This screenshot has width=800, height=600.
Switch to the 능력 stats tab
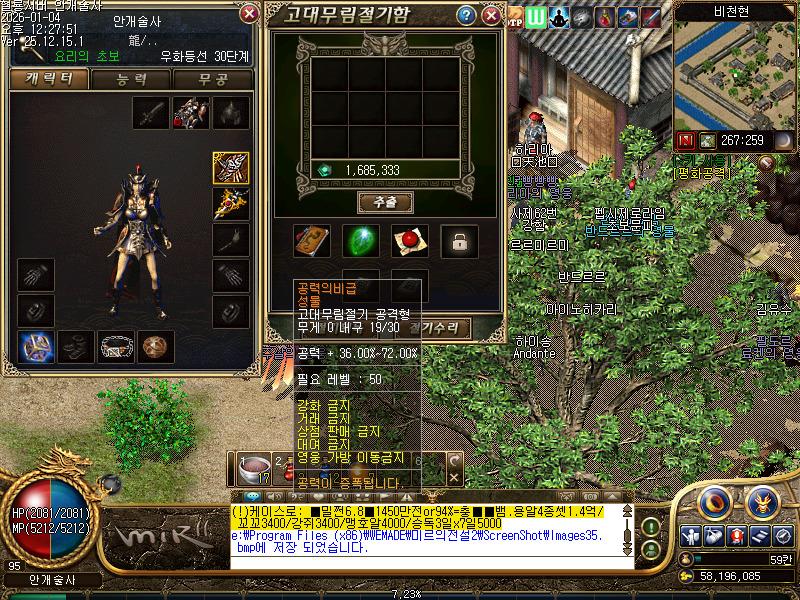[x=131, y=79]
